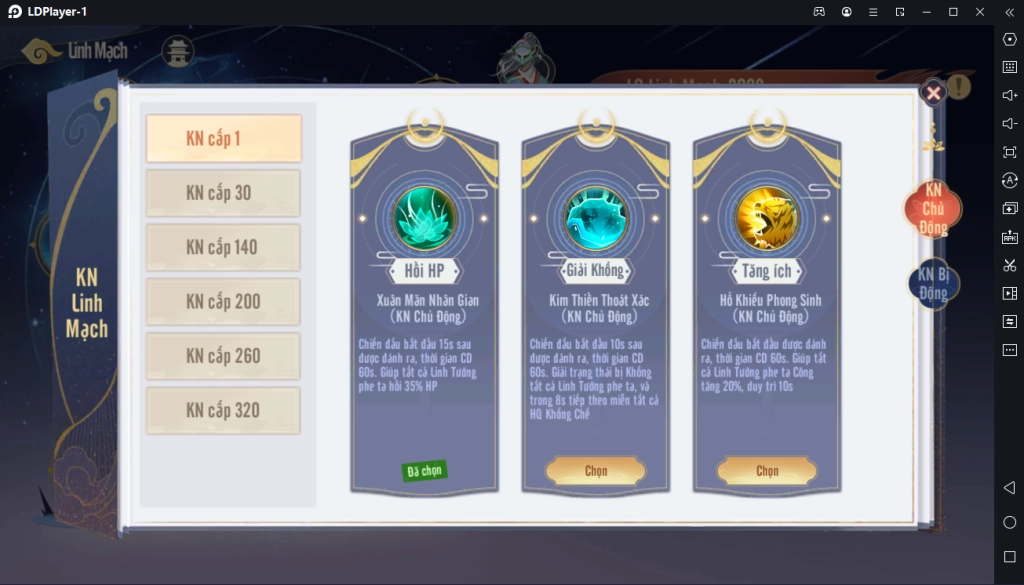
Task: Select the Tăng ích tiger skill icon
Action: 767,218
